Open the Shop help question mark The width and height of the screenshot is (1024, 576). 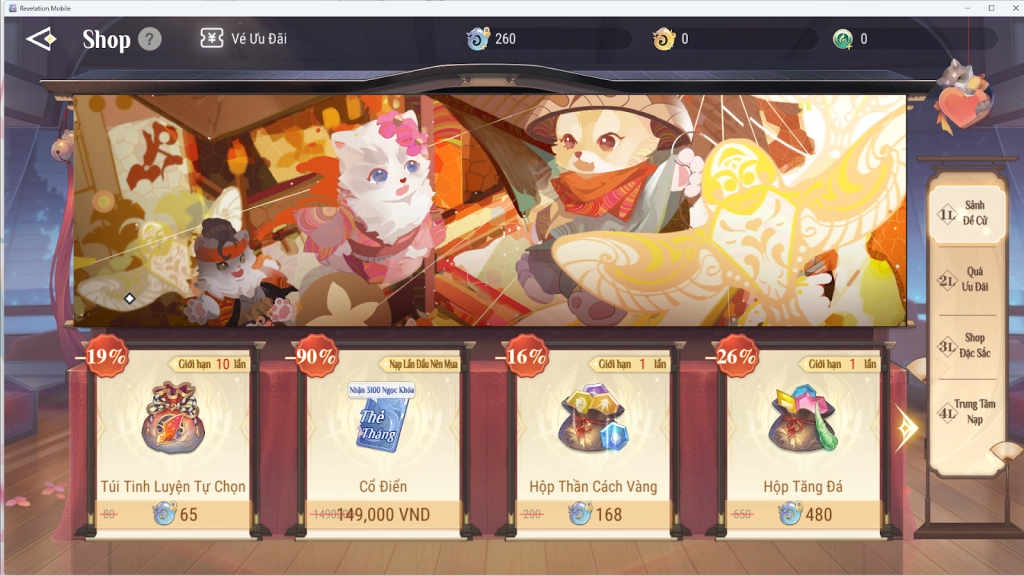pos(149,39)
